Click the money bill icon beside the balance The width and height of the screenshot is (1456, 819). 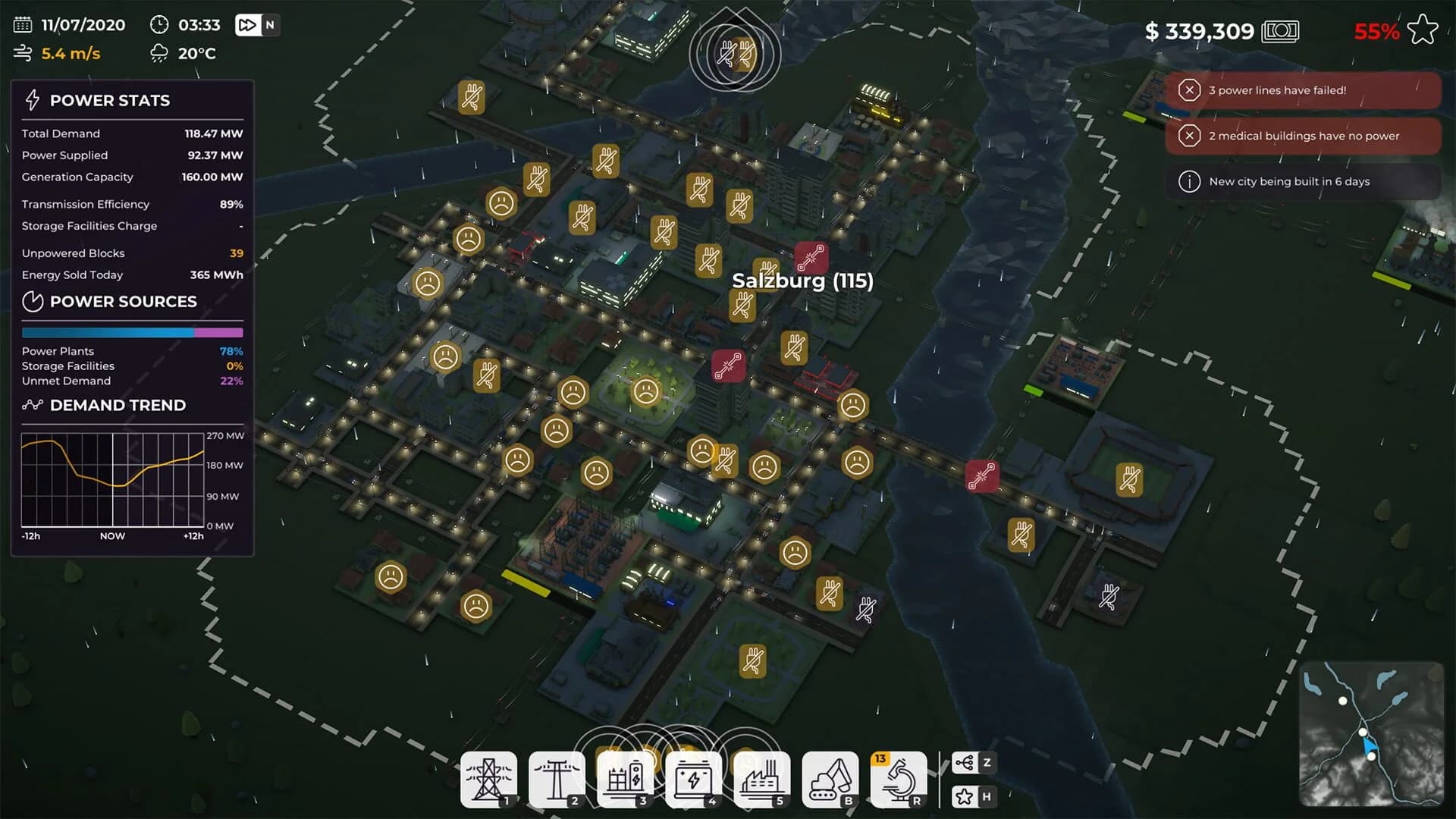coord(1281,31)
